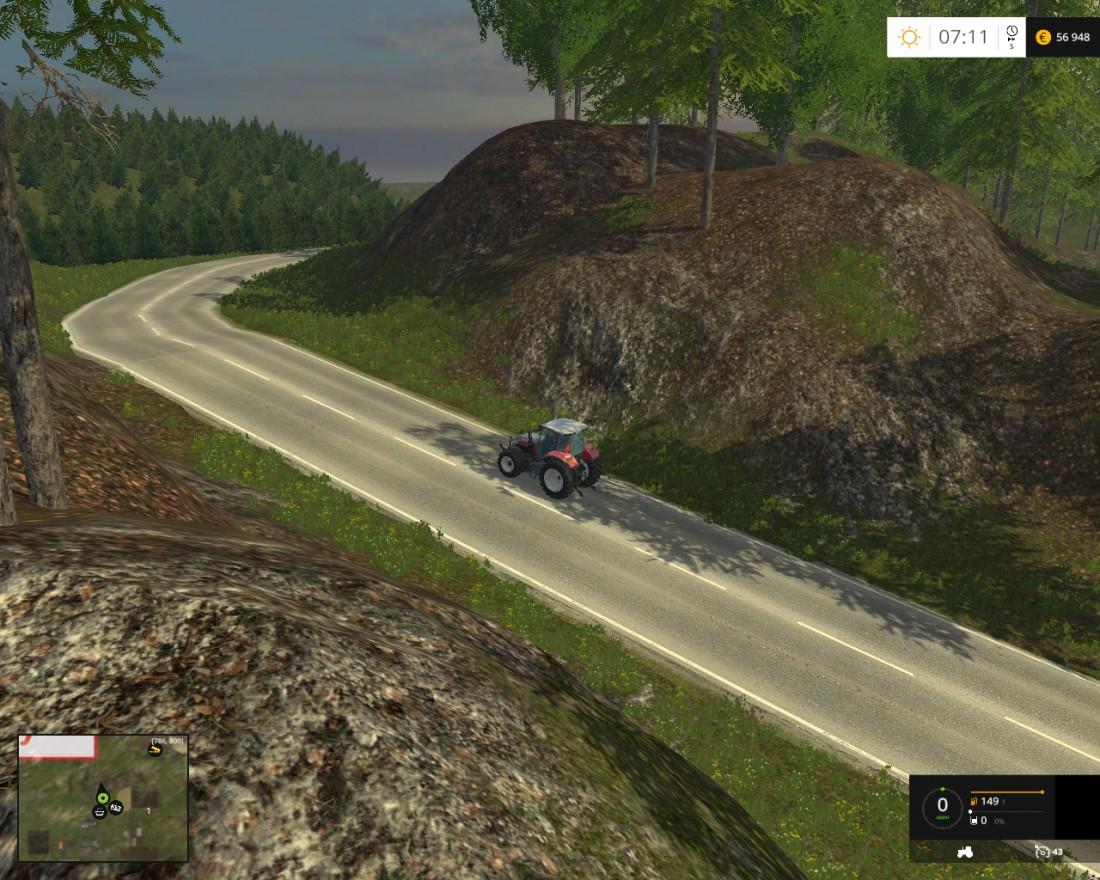Select the white tractor vehicle icon
Viewport: 1100px width, 880px height.
[966, 852]
